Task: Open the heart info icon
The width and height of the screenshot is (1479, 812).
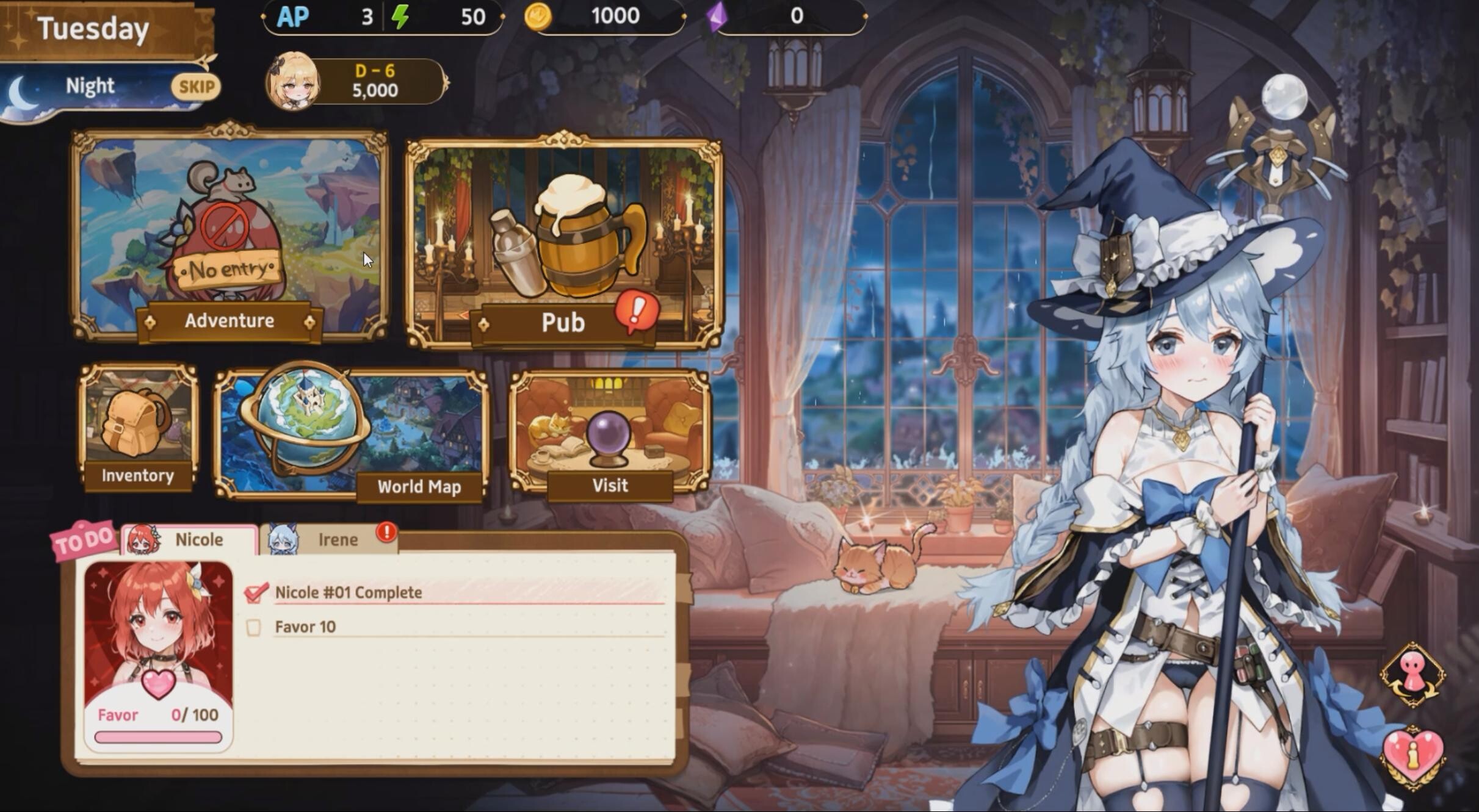Action: tap(1412, 756)
